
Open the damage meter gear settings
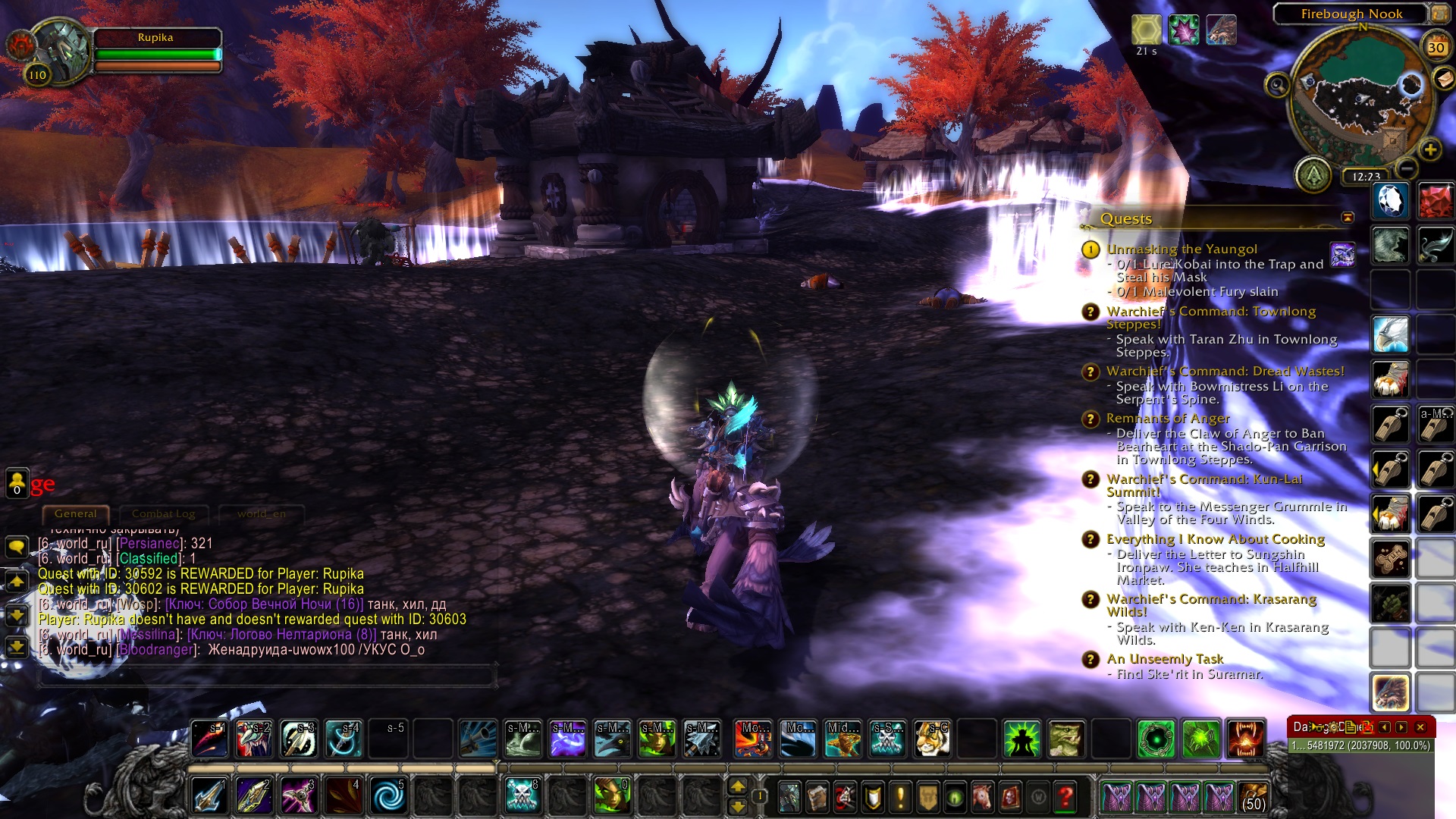point(1333,727)
